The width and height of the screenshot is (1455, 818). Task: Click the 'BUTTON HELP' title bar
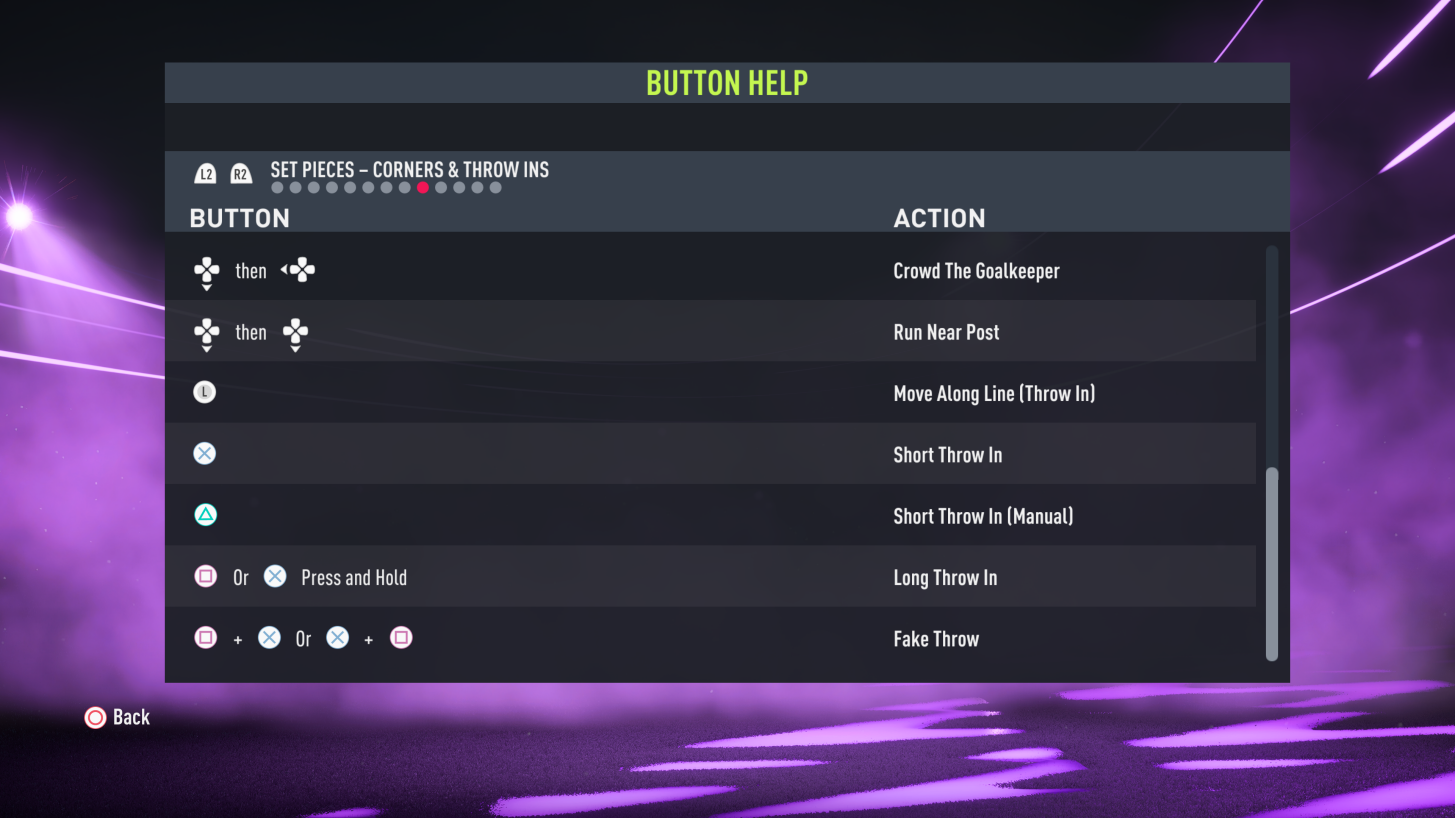727,82
